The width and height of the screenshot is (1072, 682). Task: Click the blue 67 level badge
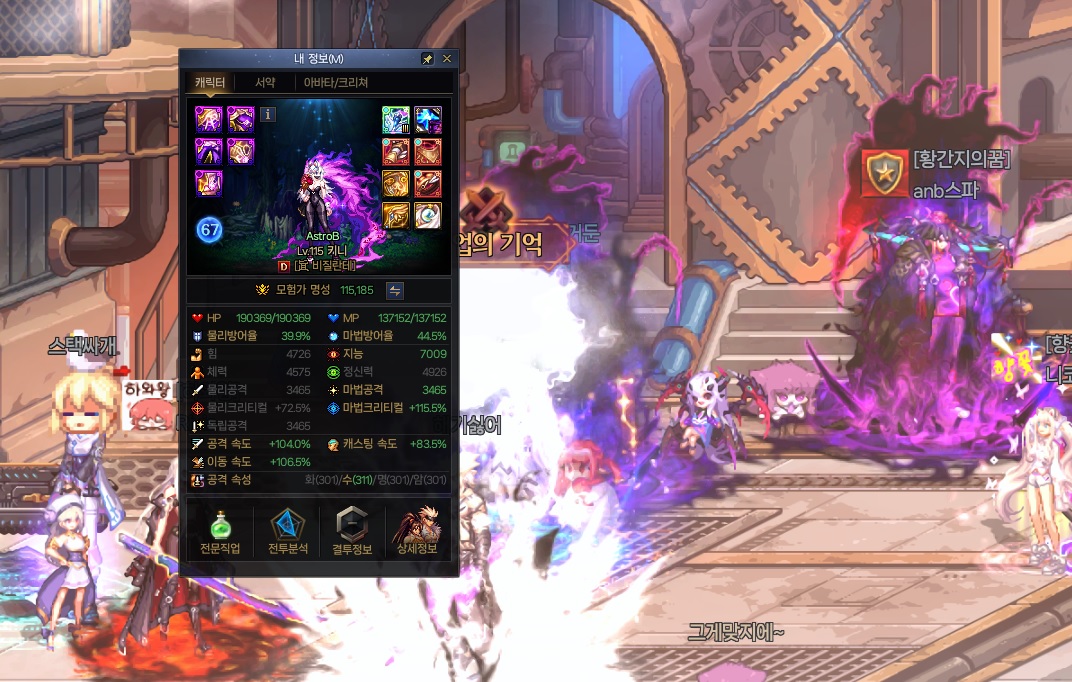tap(210, 229)
